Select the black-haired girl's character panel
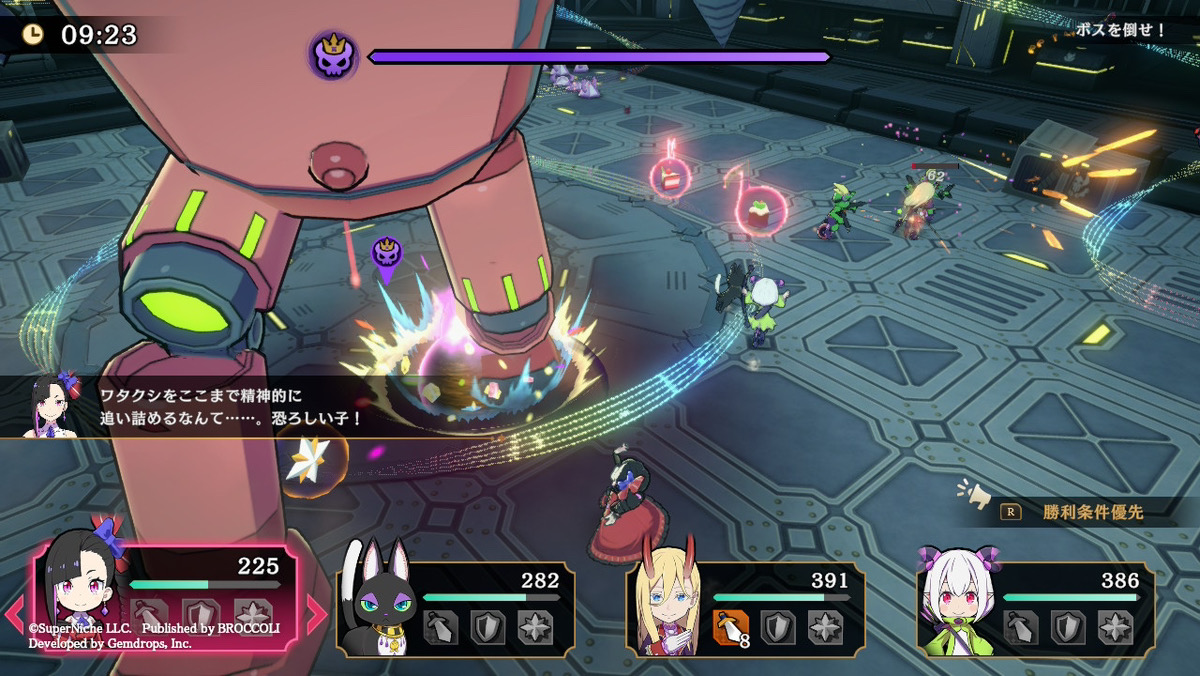Screen dimensions: 1200x676 coord(166,598)
